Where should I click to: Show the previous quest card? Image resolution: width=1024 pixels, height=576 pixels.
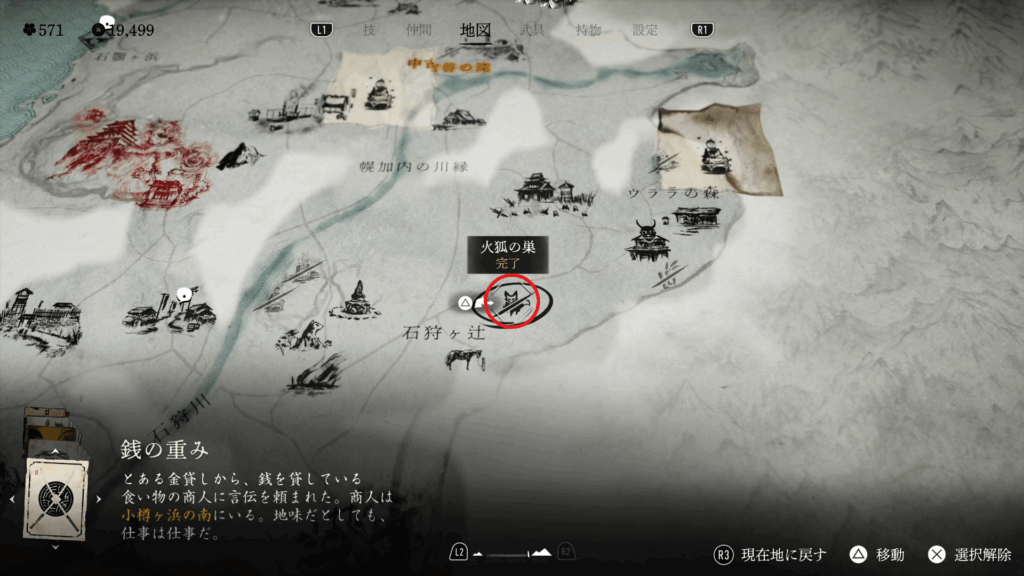point(12,498)
